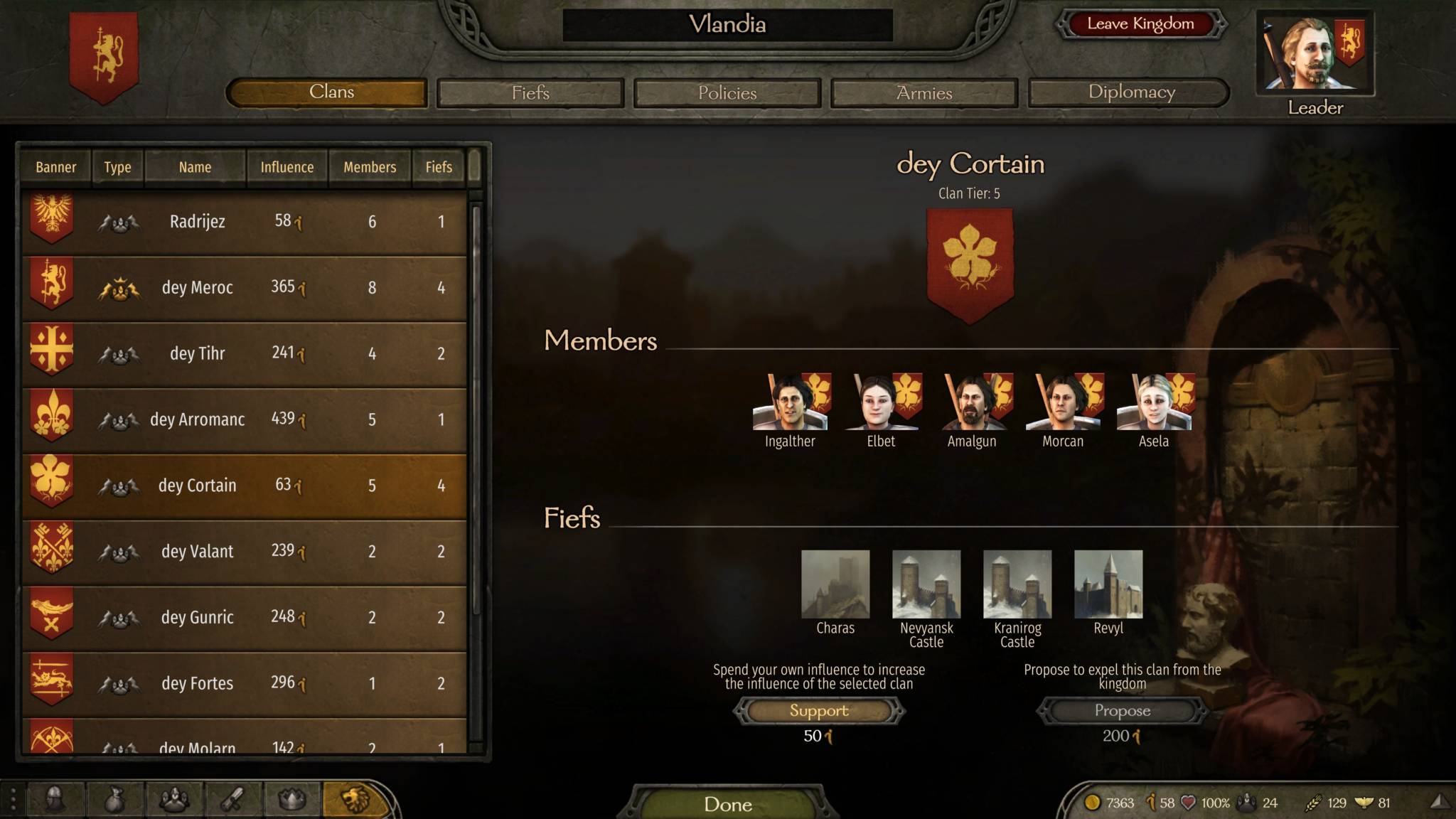Propose expelling the clan from the kingdom
This screenshot has width=1456, height=819.
(x=1122, y=711)
